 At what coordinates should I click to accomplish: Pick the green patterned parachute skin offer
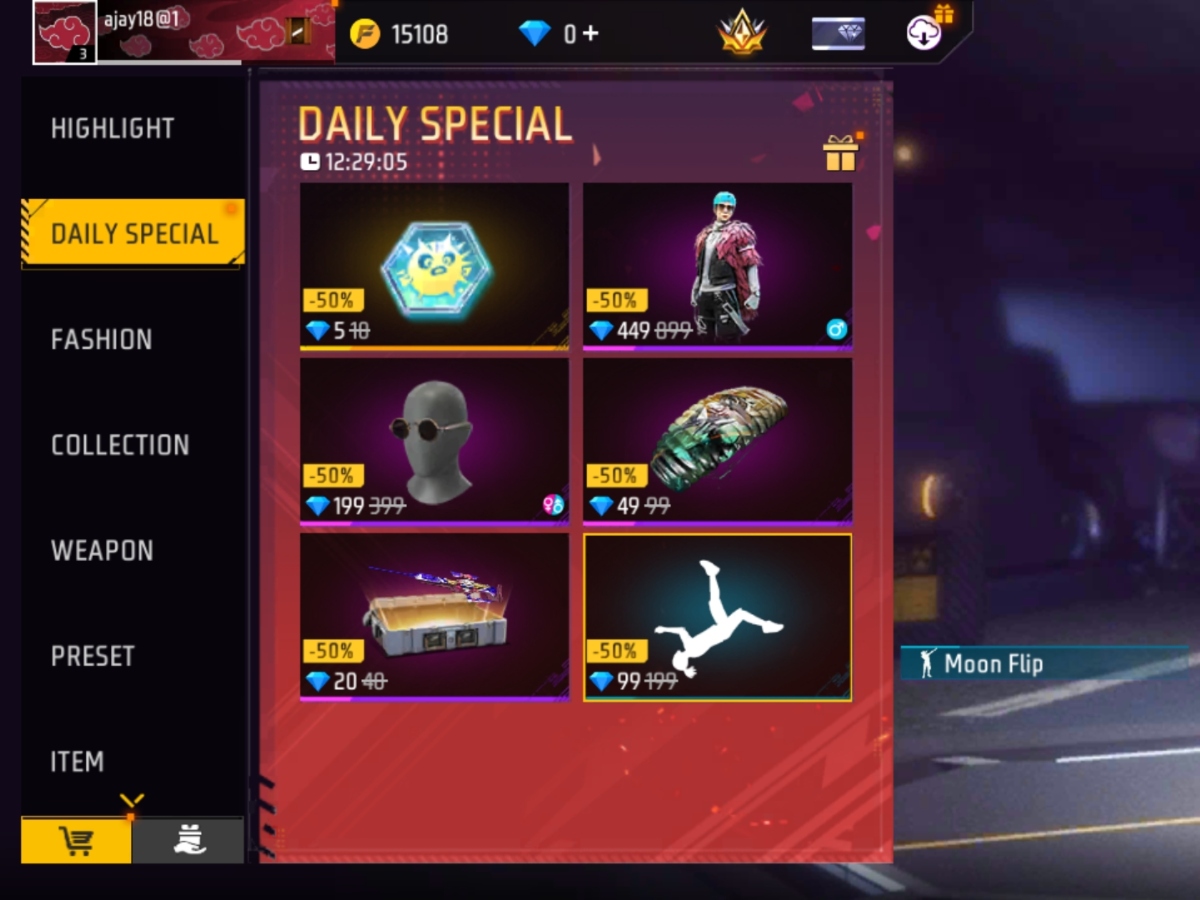(717, 441)
